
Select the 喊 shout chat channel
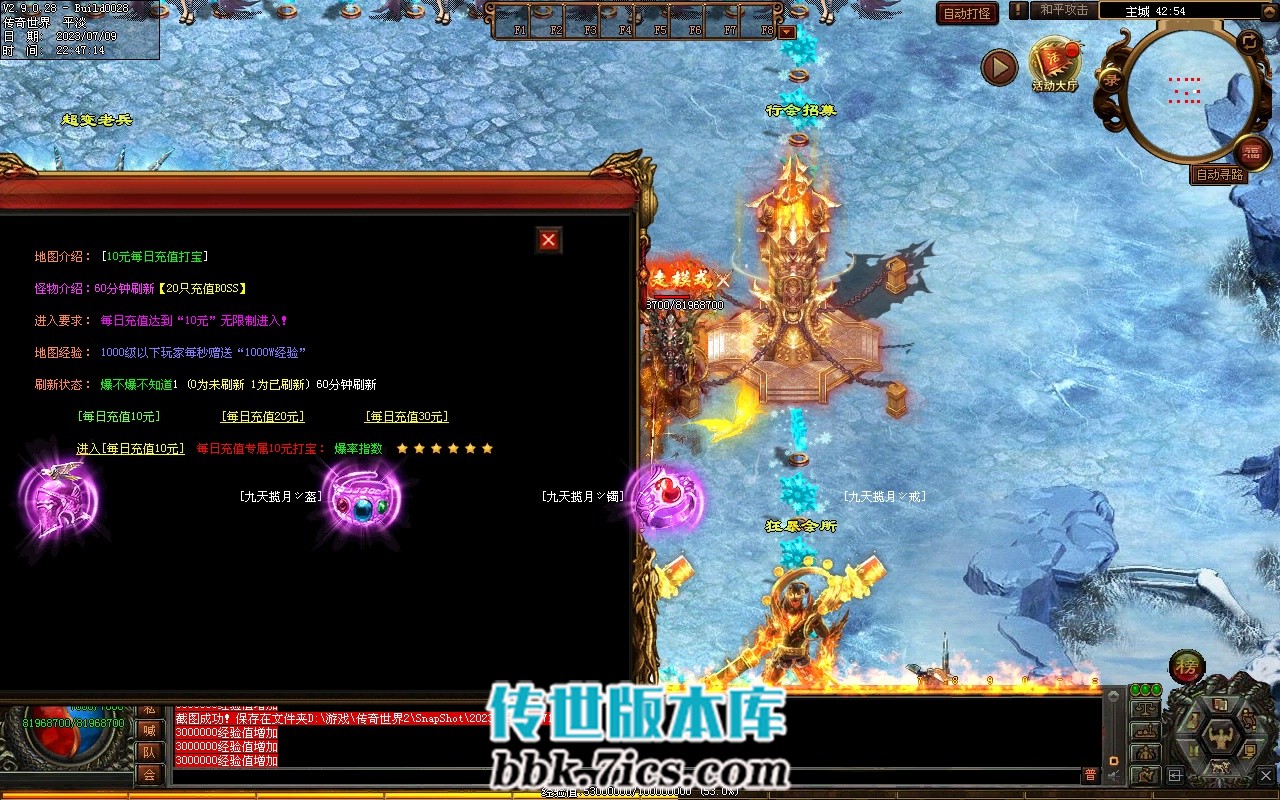click(x=148, y=730)
